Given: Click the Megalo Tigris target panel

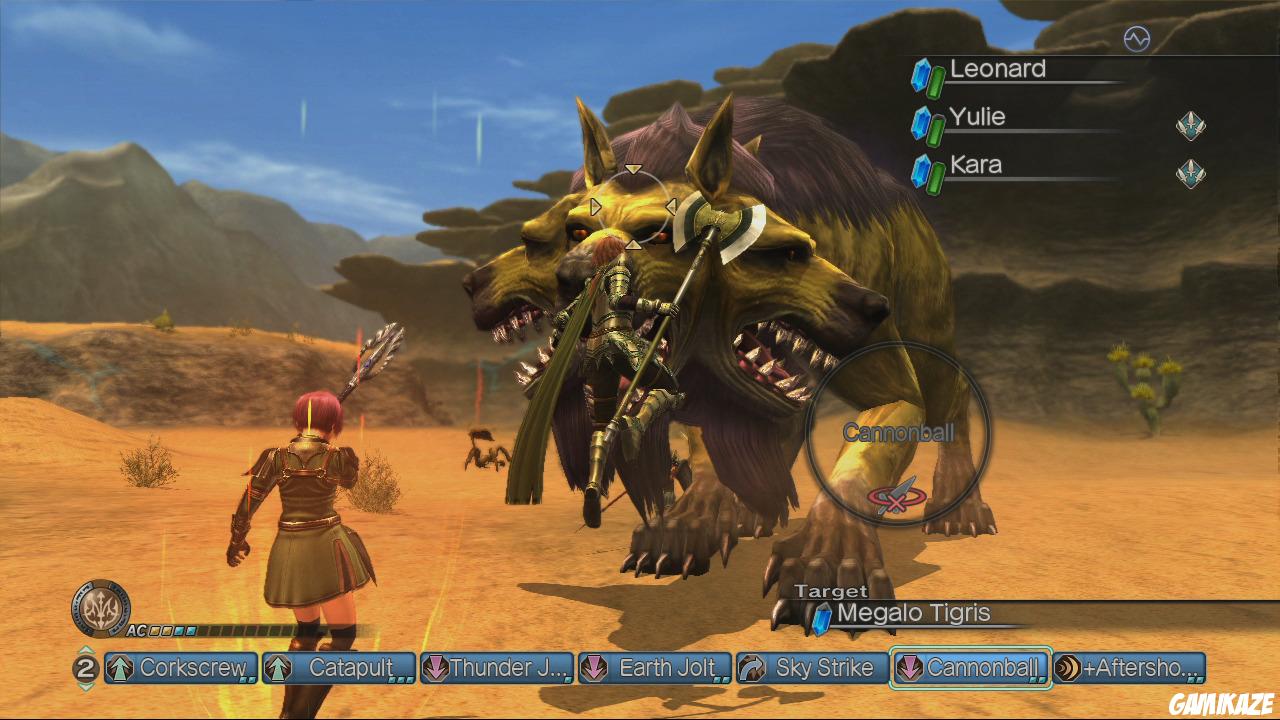Looking at the screenshot, I should click(912, 614).
